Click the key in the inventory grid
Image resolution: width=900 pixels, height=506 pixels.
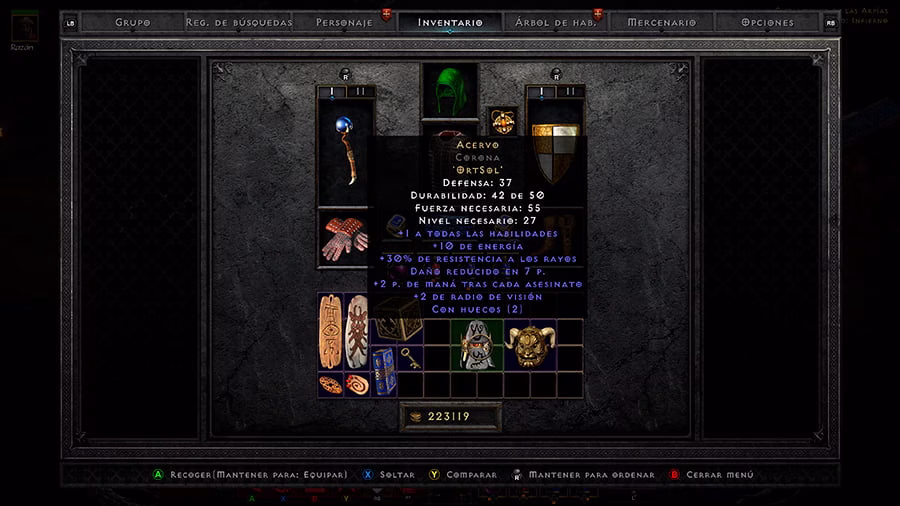click(410, 358)
